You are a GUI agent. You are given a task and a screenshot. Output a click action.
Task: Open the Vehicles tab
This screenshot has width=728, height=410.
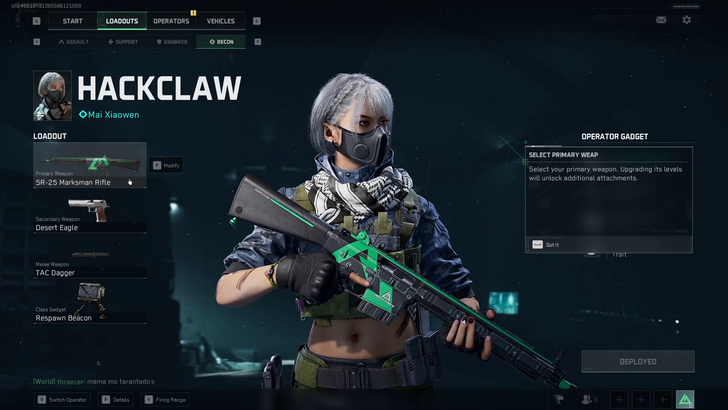[x=220, y=21]
